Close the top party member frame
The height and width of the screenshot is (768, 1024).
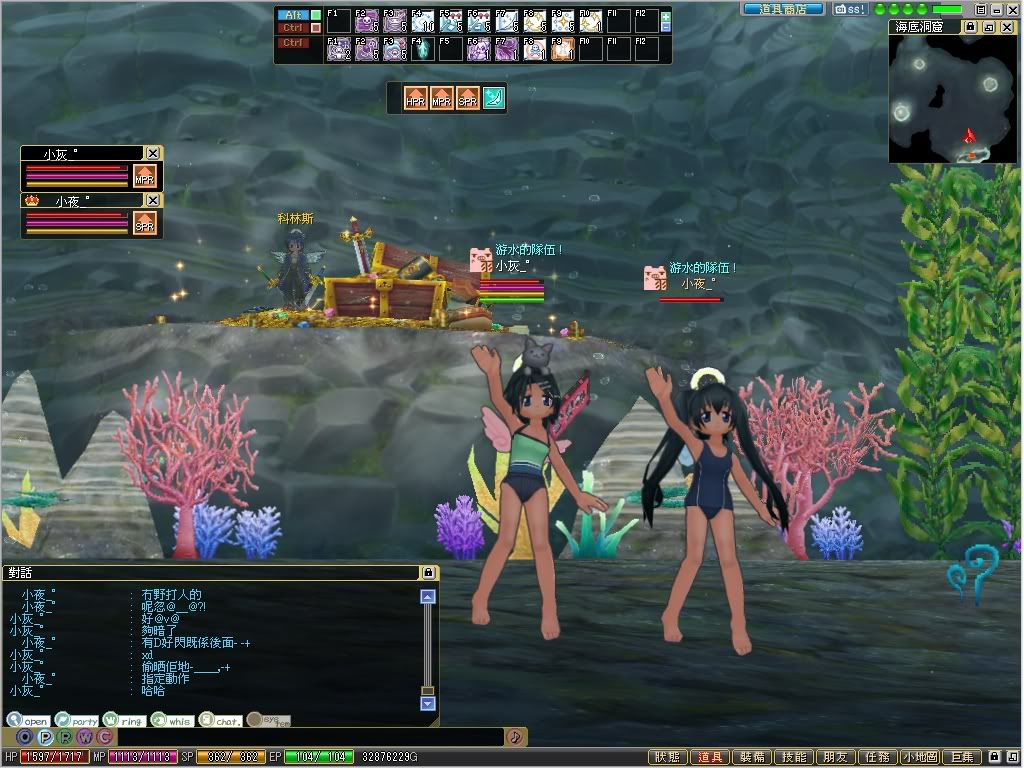[x=152, y=153]
